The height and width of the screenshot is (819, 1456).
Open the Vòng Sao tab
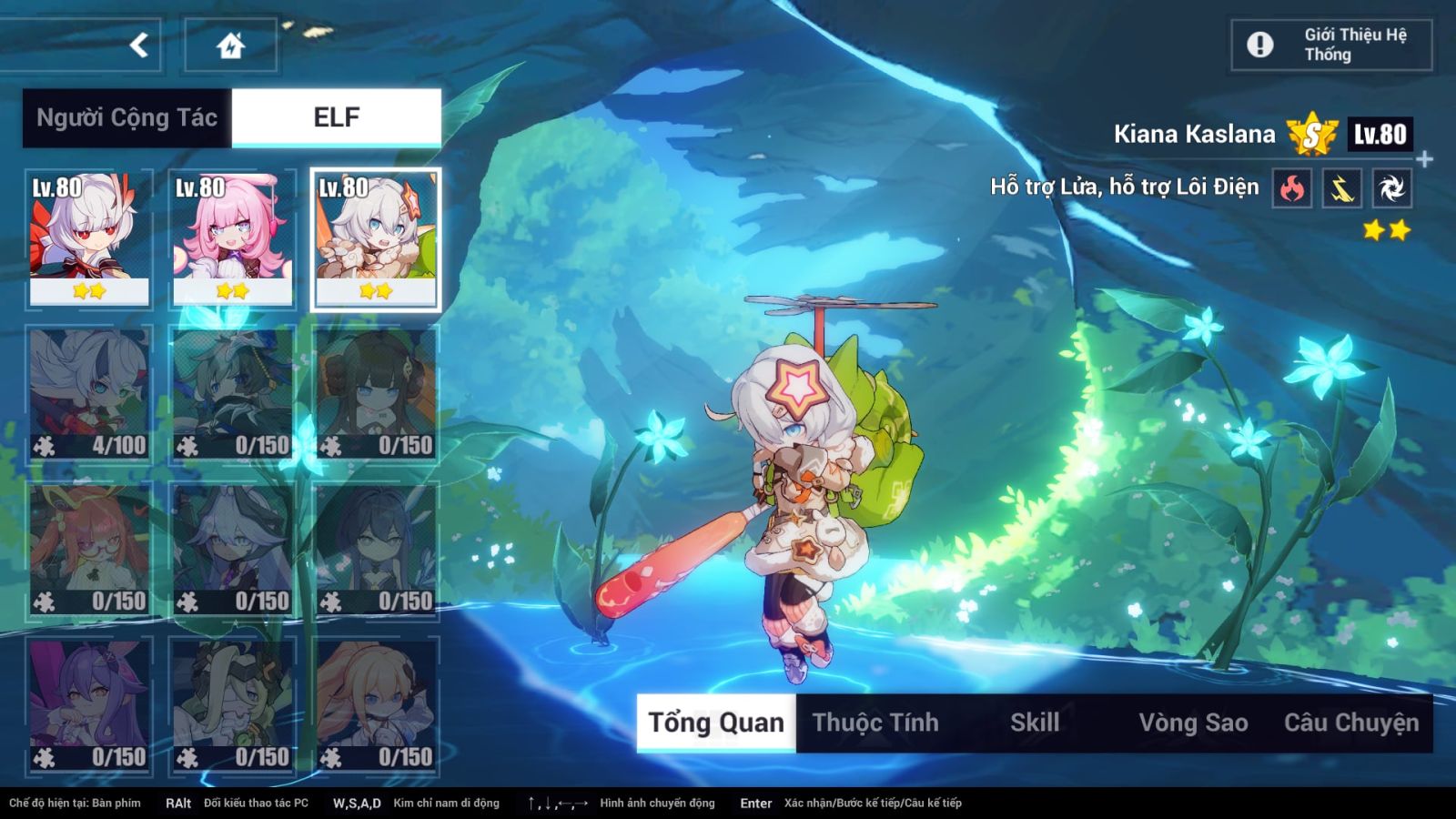click(1193, 723)
